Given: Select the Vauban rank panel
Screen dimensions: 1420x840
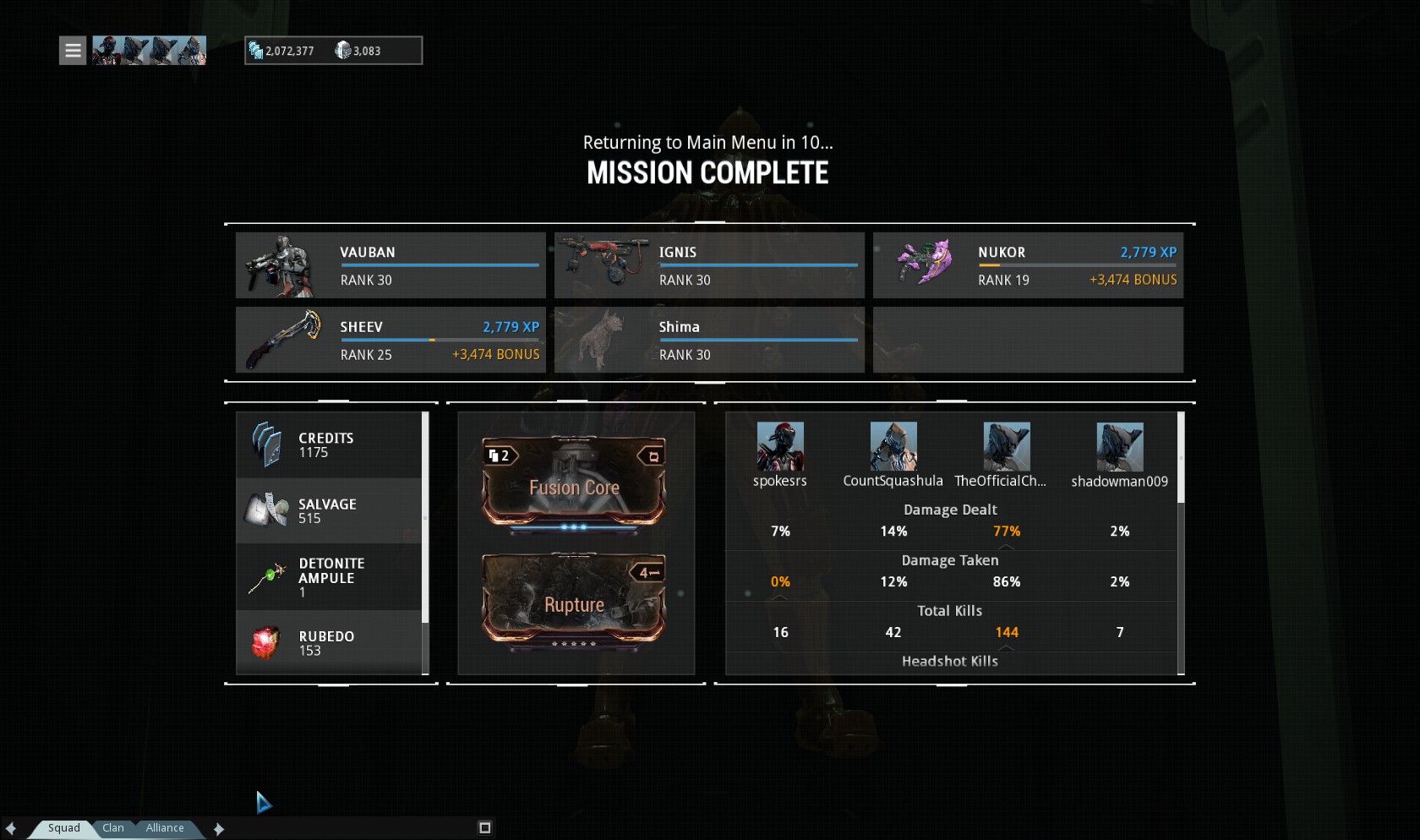Looking at the screenshot, I should [x=390, y=265].
